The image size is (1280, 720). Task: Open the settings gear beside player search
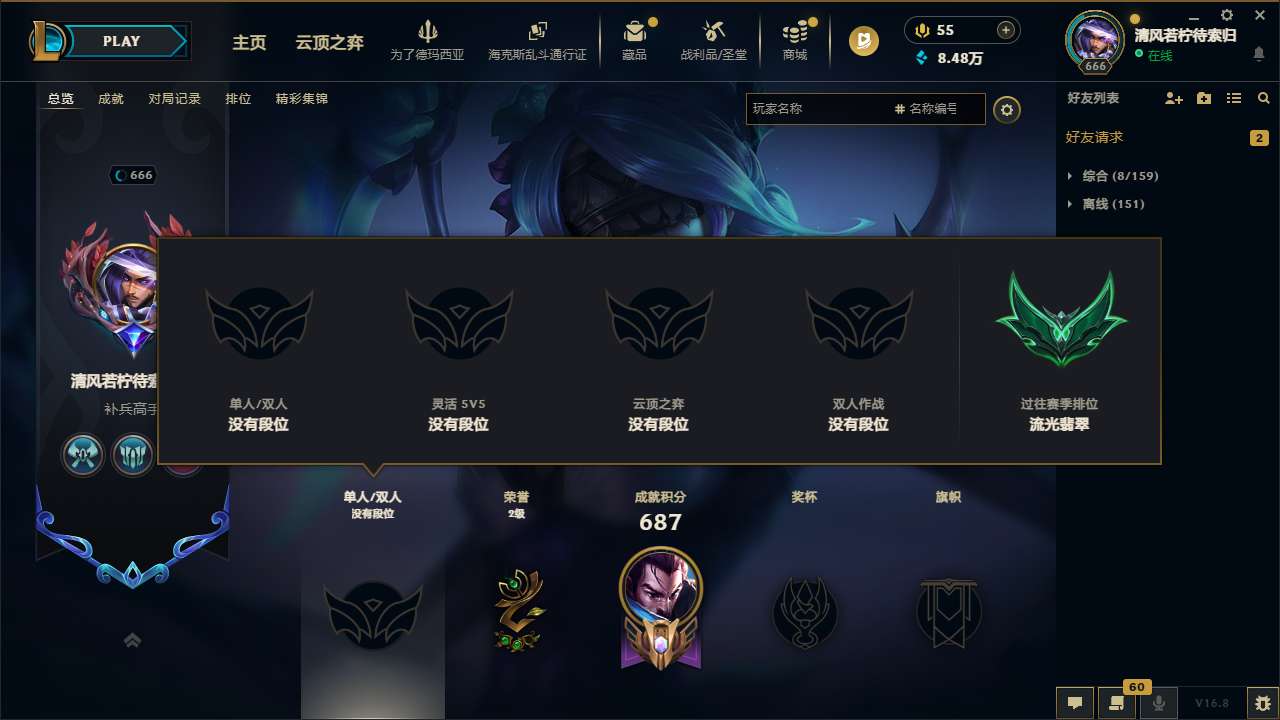pos(1007,109)
